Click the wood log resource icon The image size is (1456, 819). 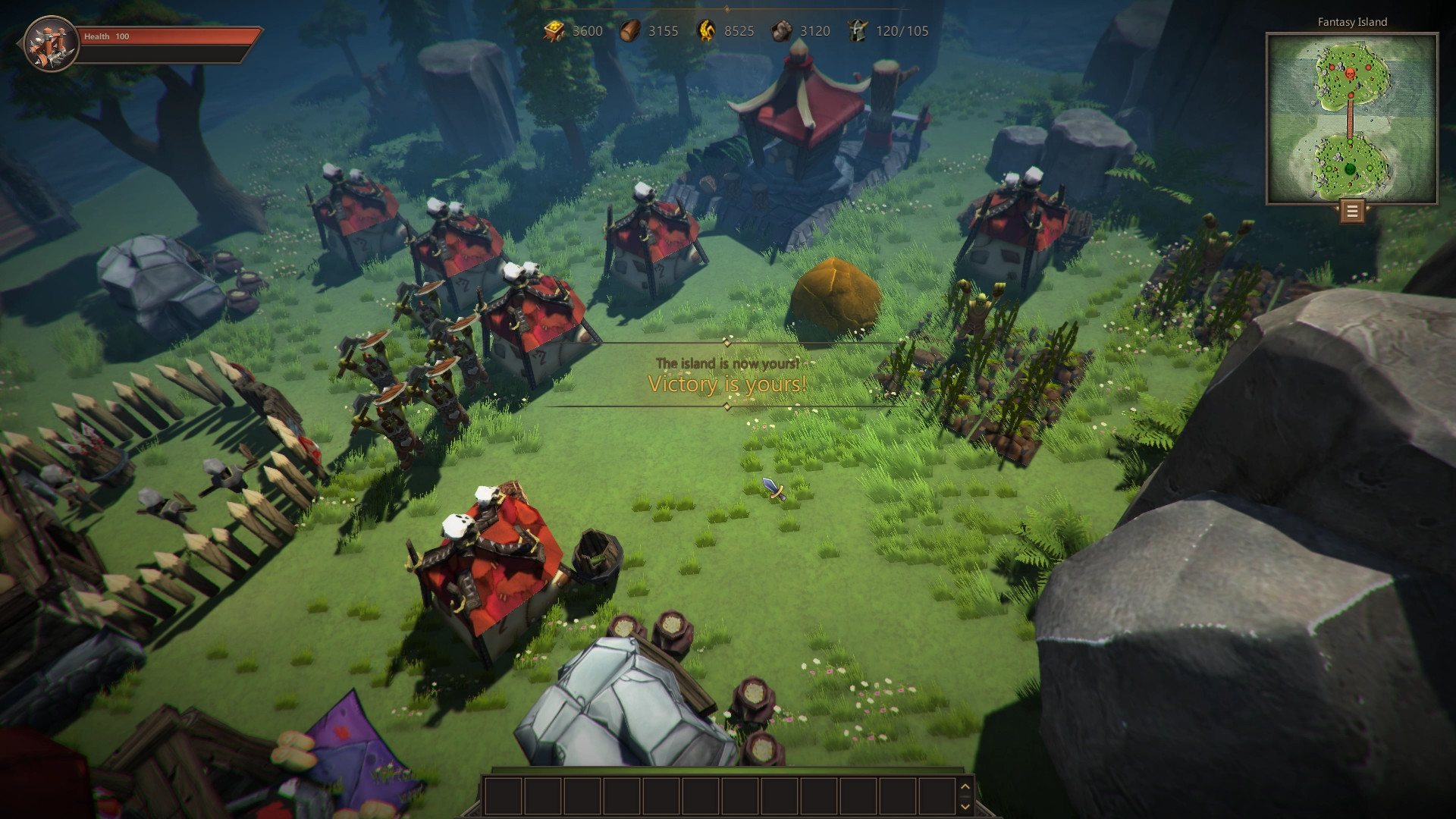[x=630, y=31]
